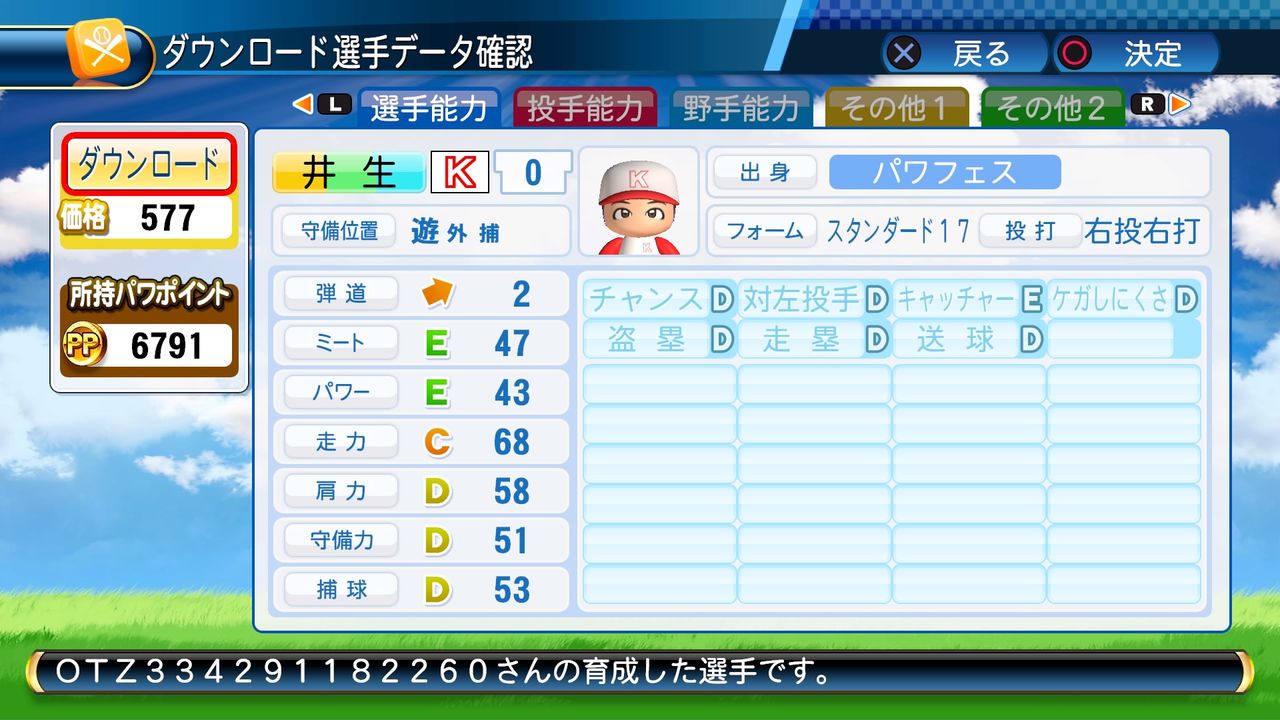This screenshot has width=1280, height=720.
Task: Switch to the 投手能力 tab
Action: [586, 110]
